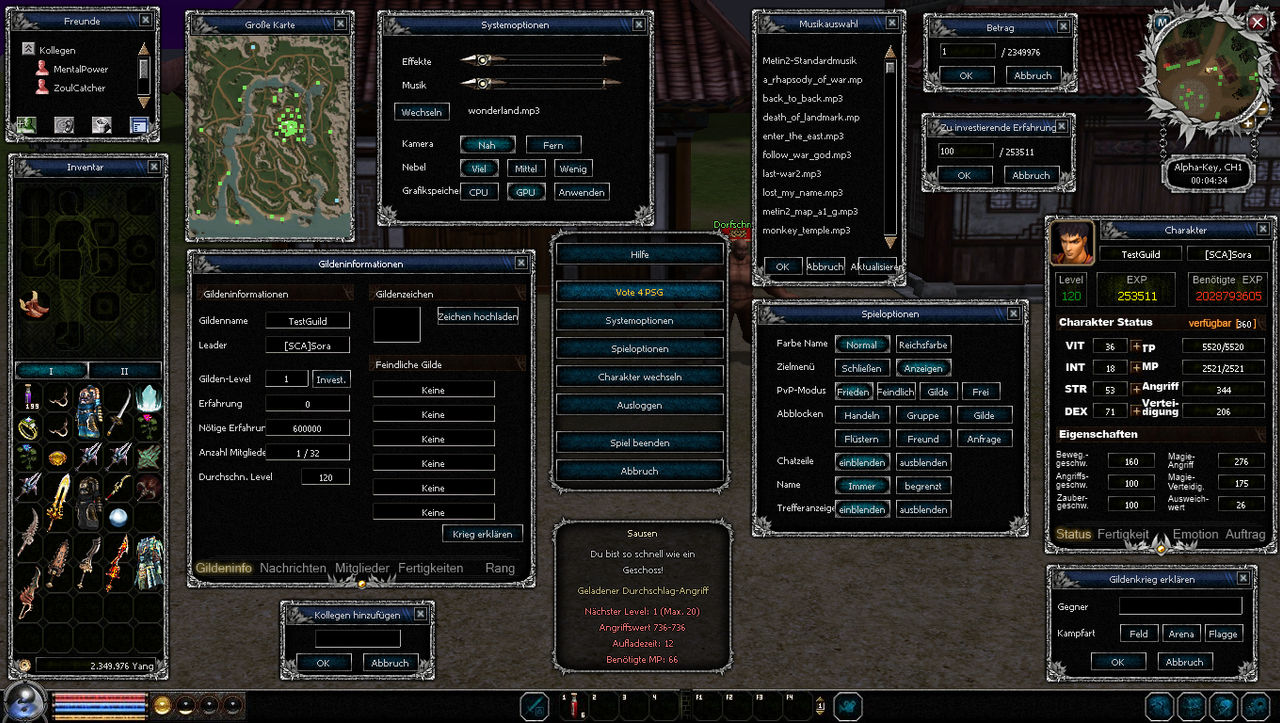Switch to the Mitglieder tab in Gildeninformationen
Viewport: 1280px width, 723px height.
click(x=361, y=567)
